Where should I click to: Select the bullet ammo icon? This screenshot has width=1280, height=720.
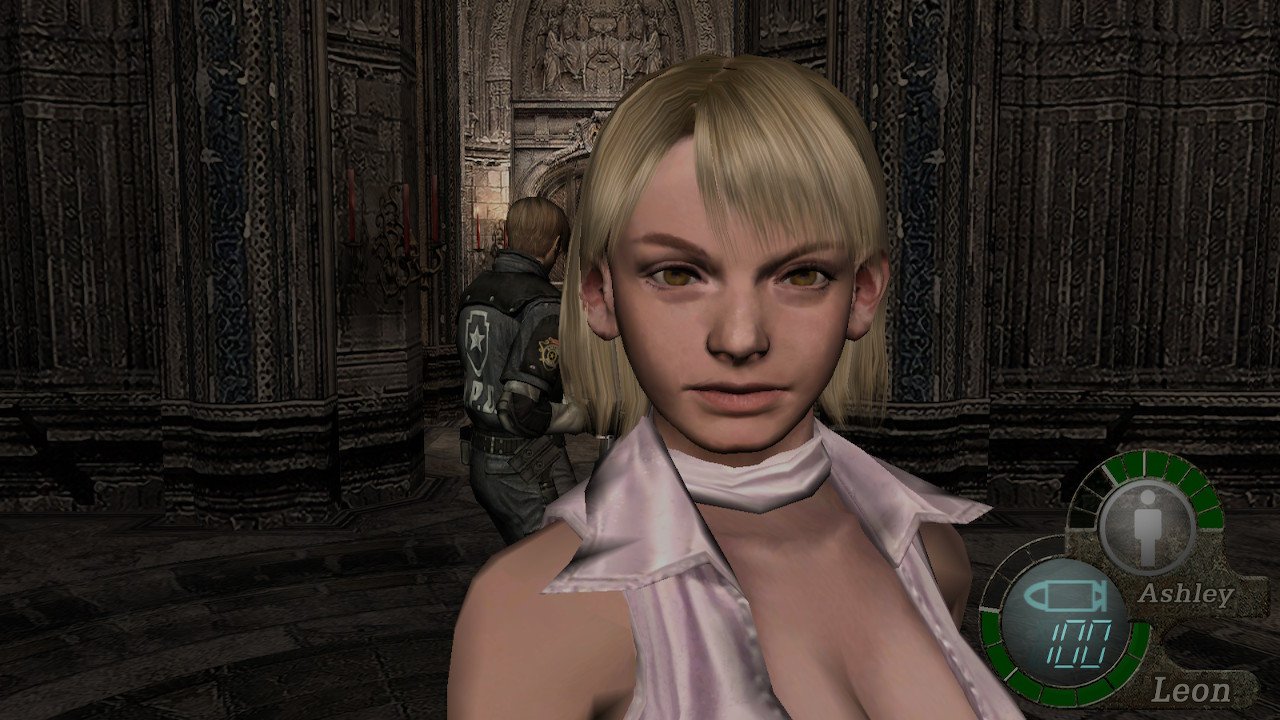1059,597
